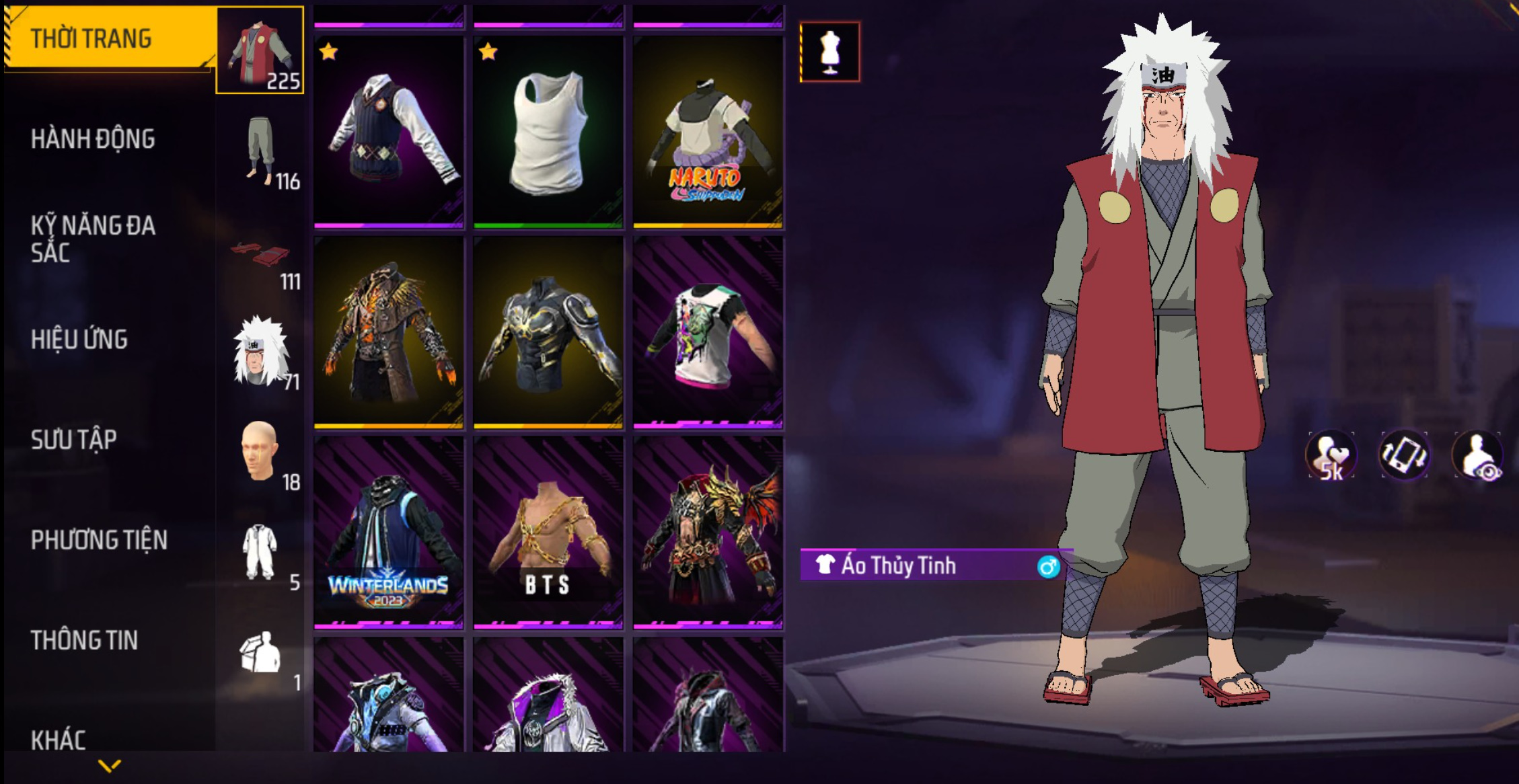1519x784 pixels.
Task: Open the THÔNG TIN tab
Action: pyautogui.click(x=84, y=640)
